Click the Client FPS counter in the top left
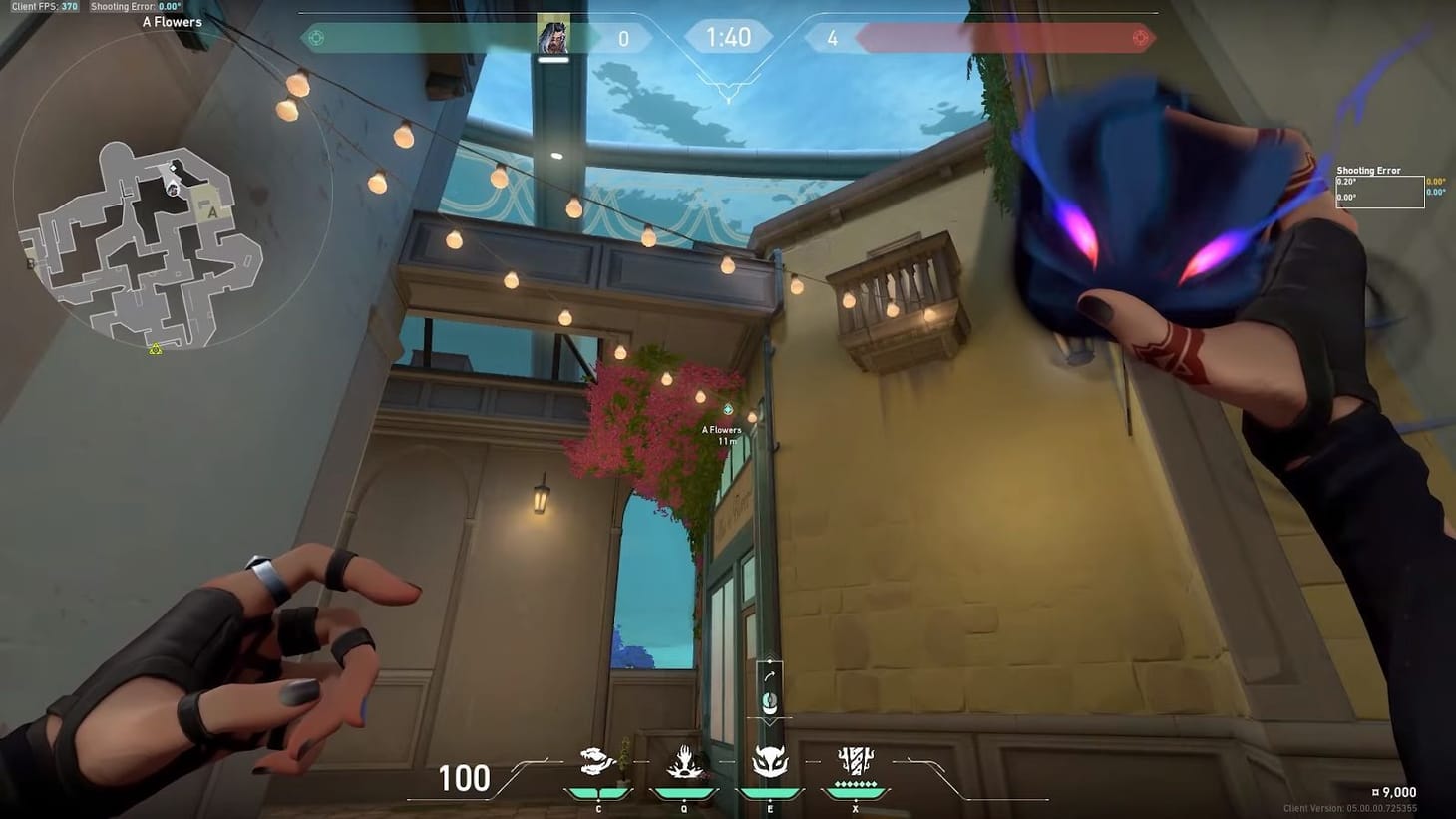This screenshot has height=819, width=1456. 43,6
